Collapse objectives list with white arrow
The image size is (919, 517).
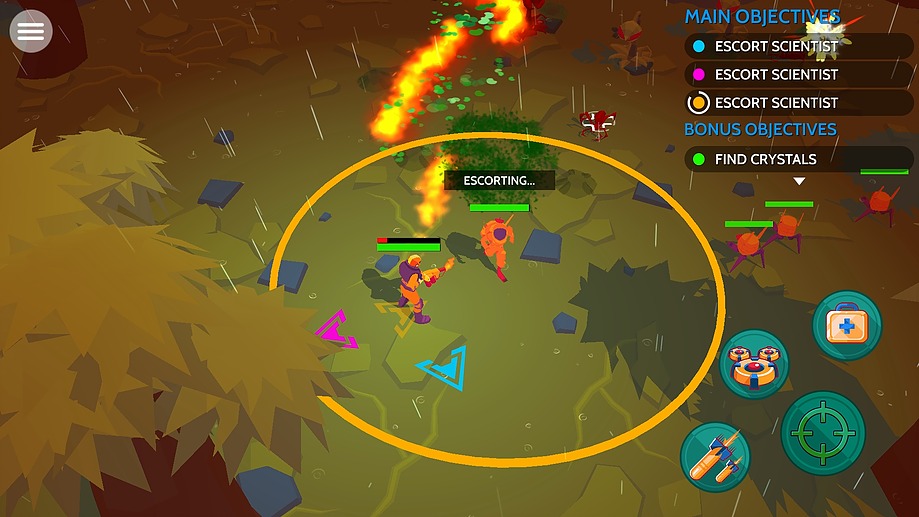point(799,182)
